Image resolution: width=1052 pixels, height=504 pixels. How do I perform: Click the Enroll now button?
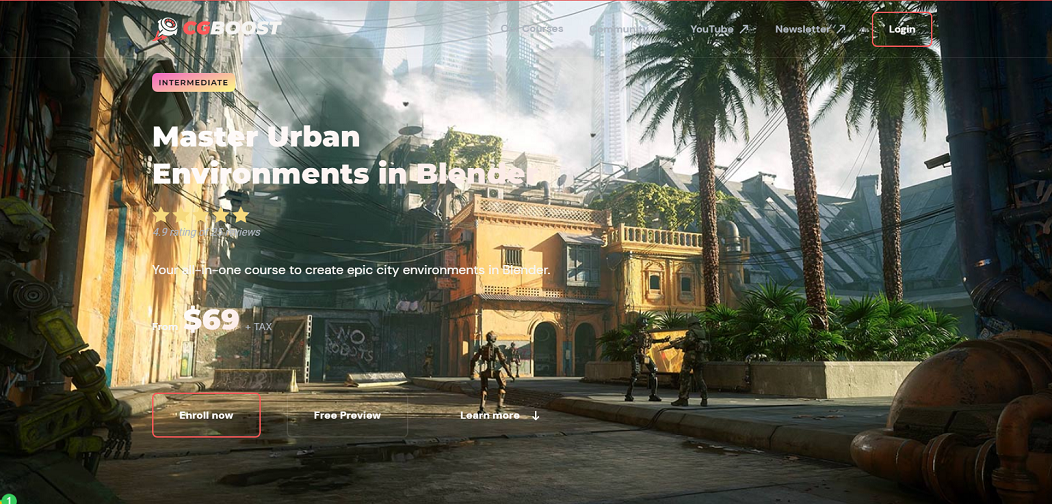tap(206, 415)
